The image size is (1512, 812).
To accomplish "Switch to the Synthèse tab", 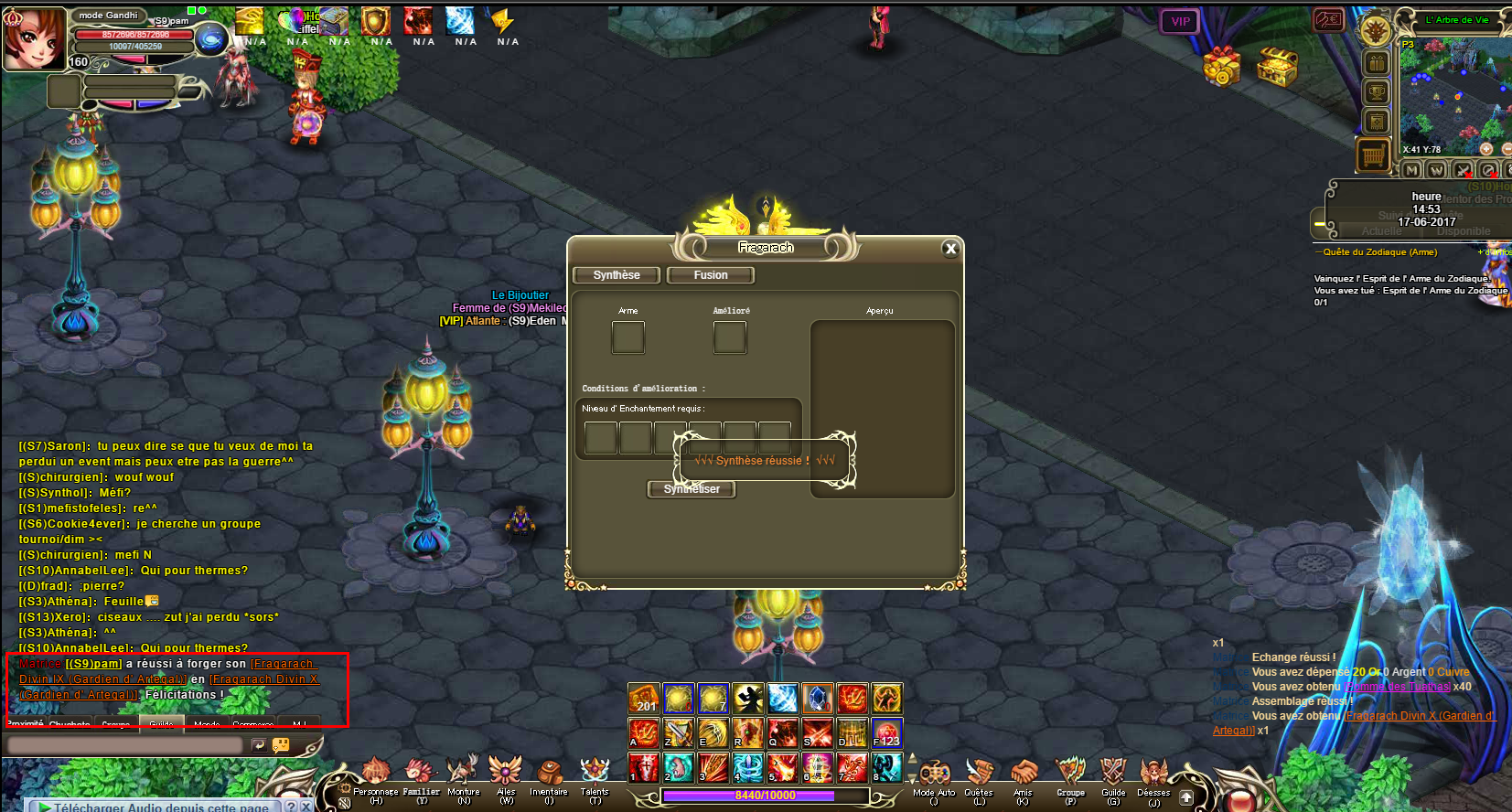I will (617, 275).
